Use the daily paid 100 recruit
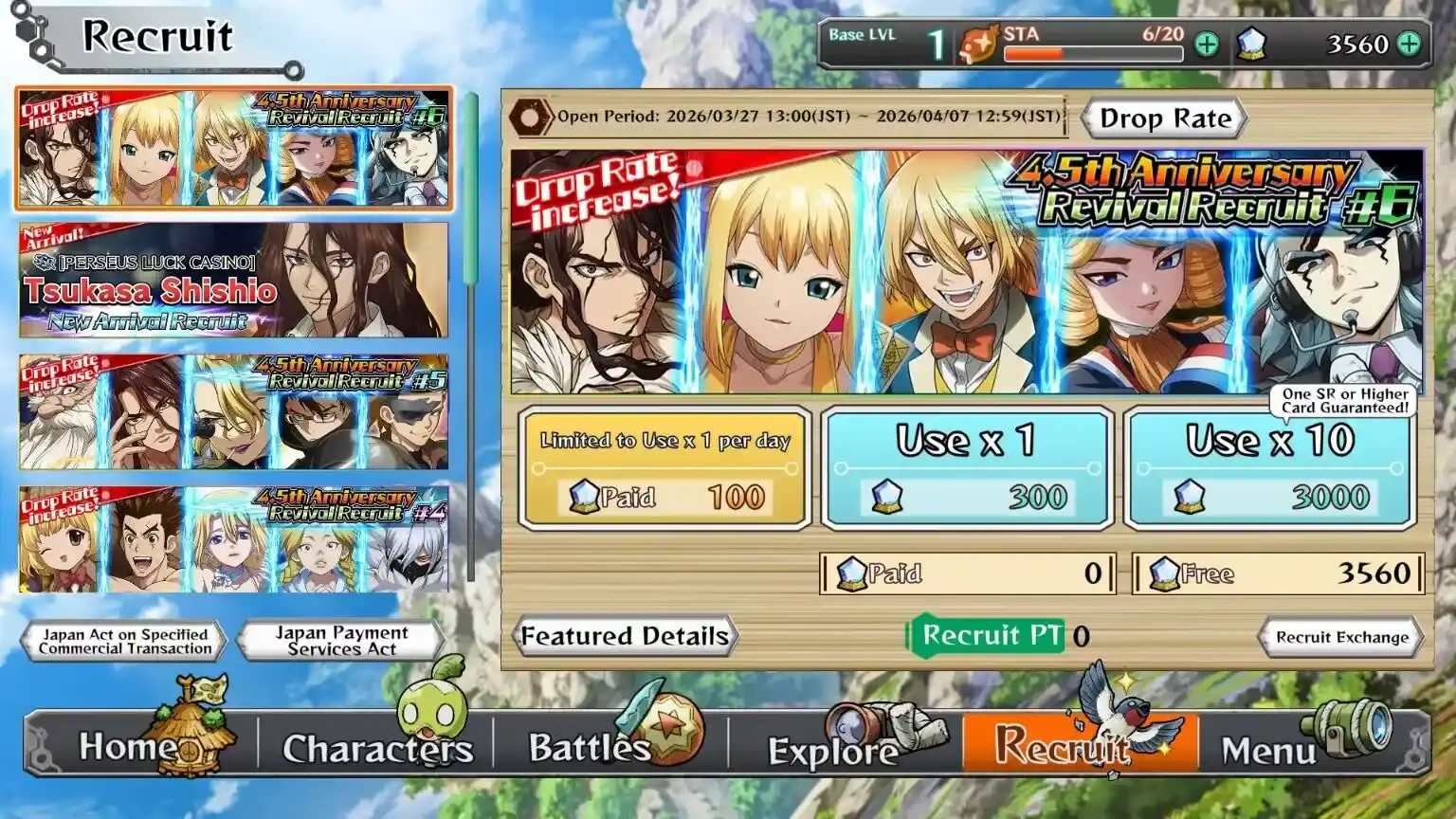The width and height of the screenshot is (1456, 819). tap(665, 469)
